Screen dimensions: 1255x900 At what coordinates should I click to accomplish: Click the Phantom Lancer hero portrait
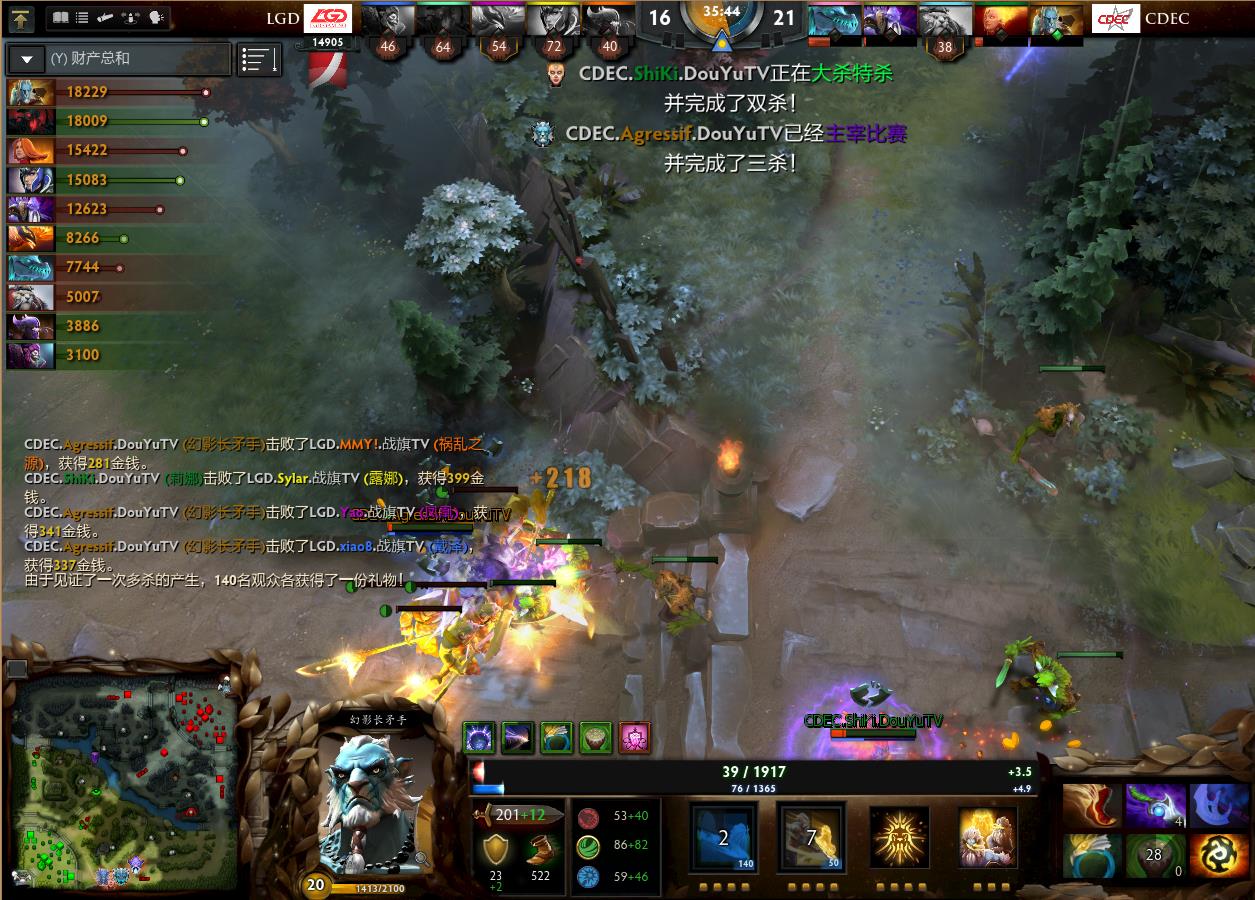pos(372,800)
